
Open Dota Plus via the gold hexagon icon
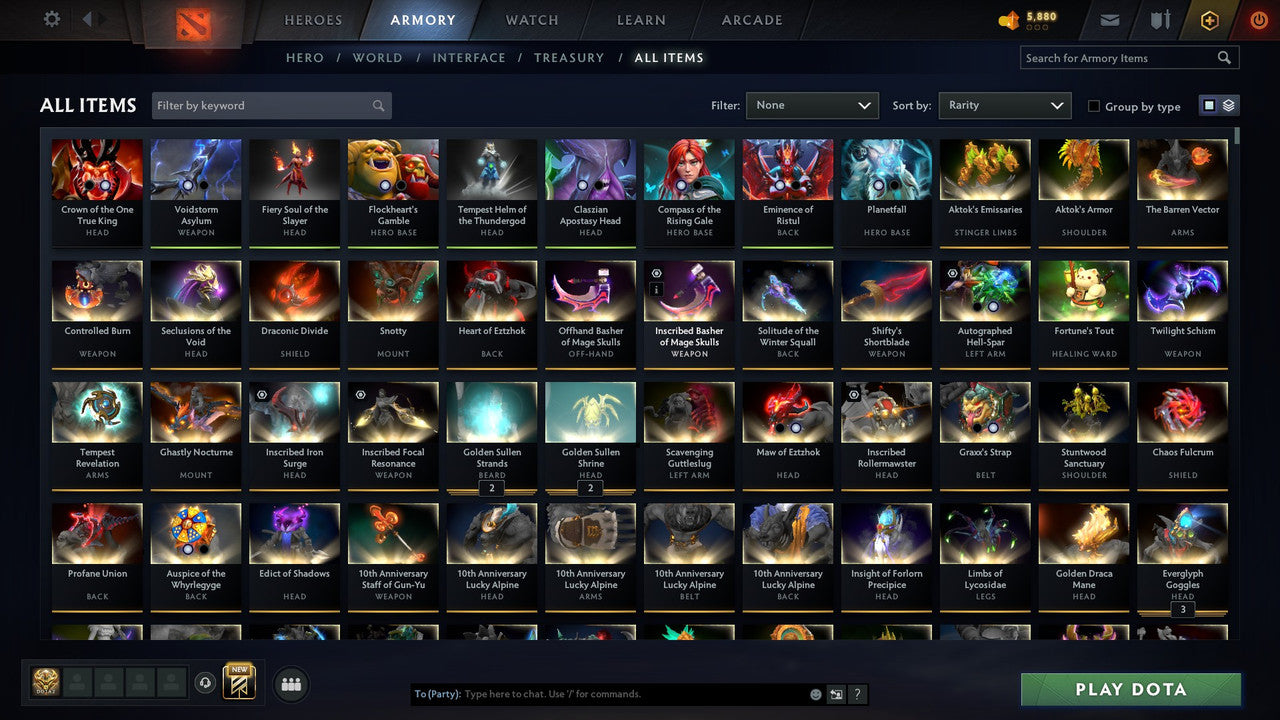[1208, 18]
